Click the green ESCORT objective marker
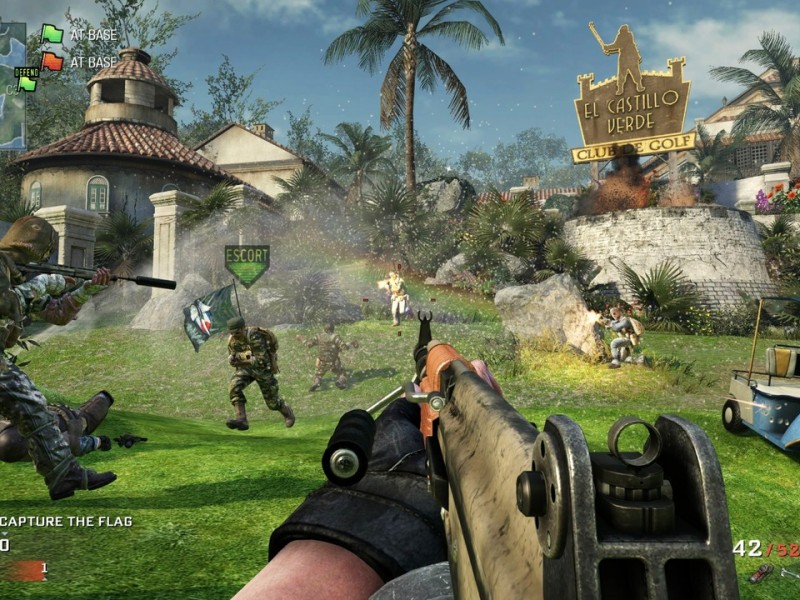 [246, 265]
